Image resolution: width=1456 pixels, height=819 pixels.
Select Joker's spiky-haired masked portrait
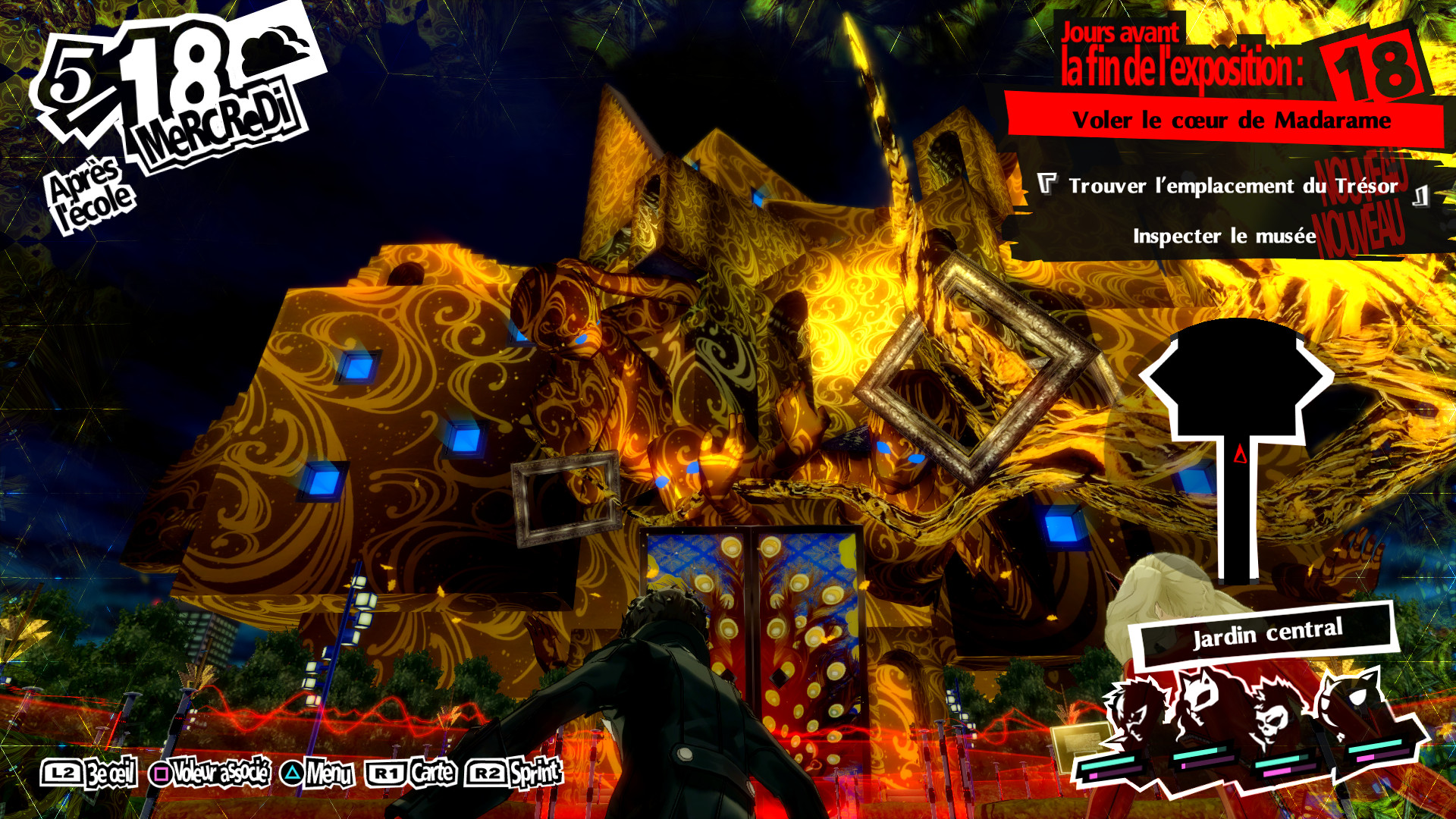pyautogui.click(x=1136, y=713)
